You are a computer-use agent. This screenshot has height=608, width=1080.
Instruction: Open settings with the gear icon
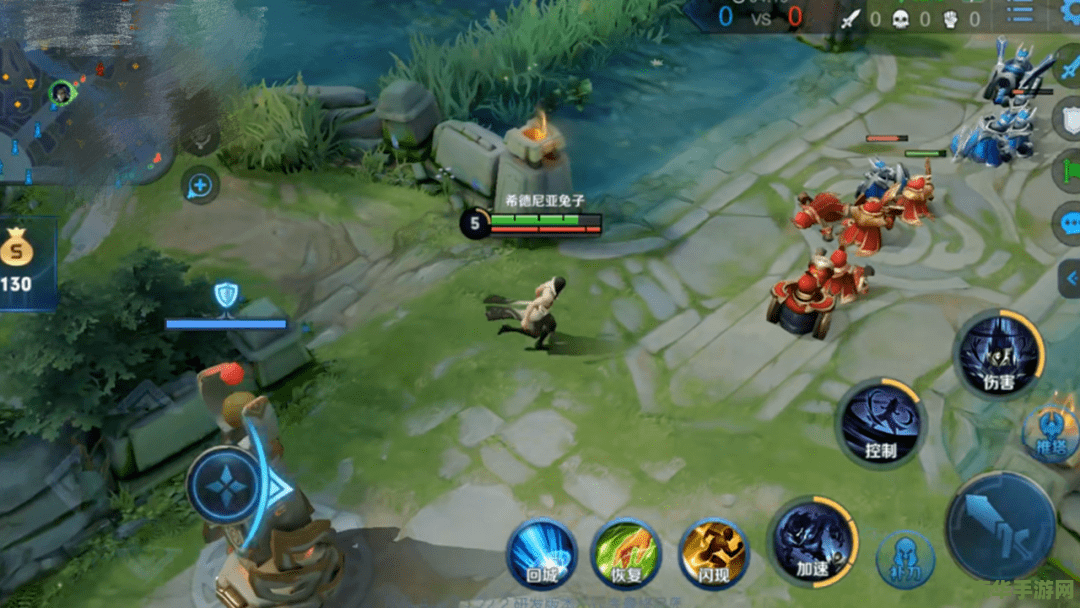tap(1070, 12)
